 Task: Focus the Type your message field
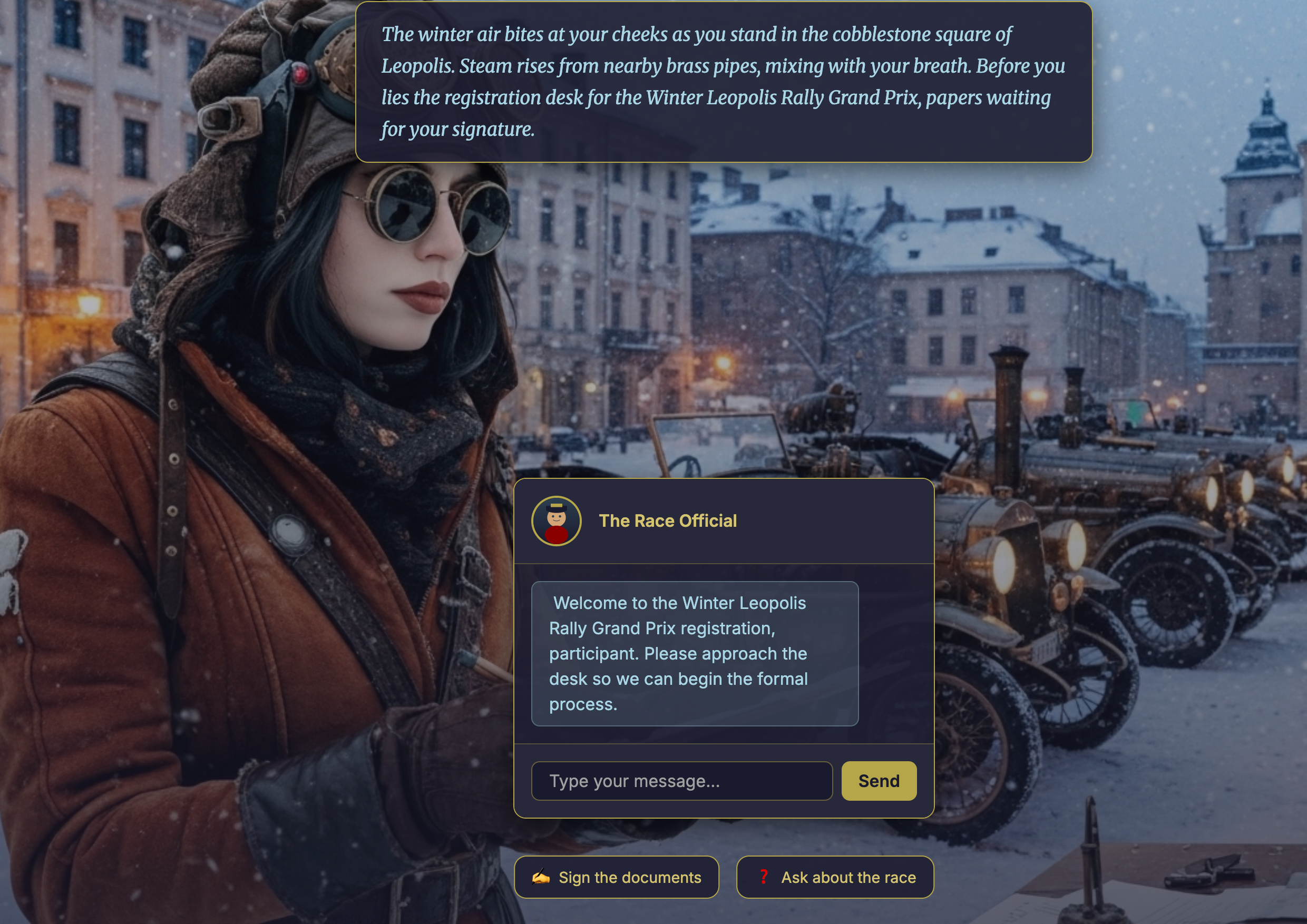pos(681,781)
